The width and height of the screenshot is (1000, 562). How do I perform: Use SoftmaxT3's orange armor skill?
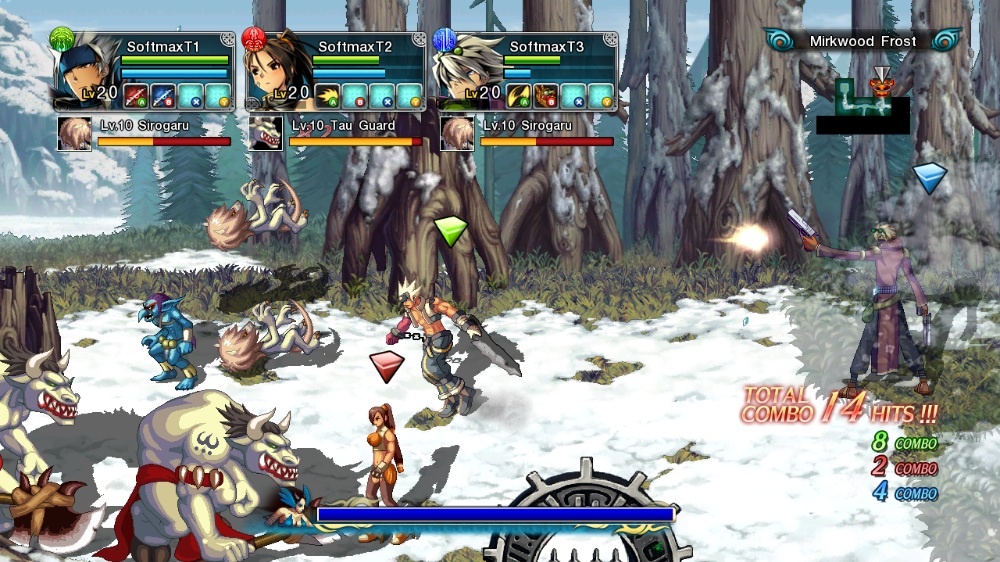point(546,95)
